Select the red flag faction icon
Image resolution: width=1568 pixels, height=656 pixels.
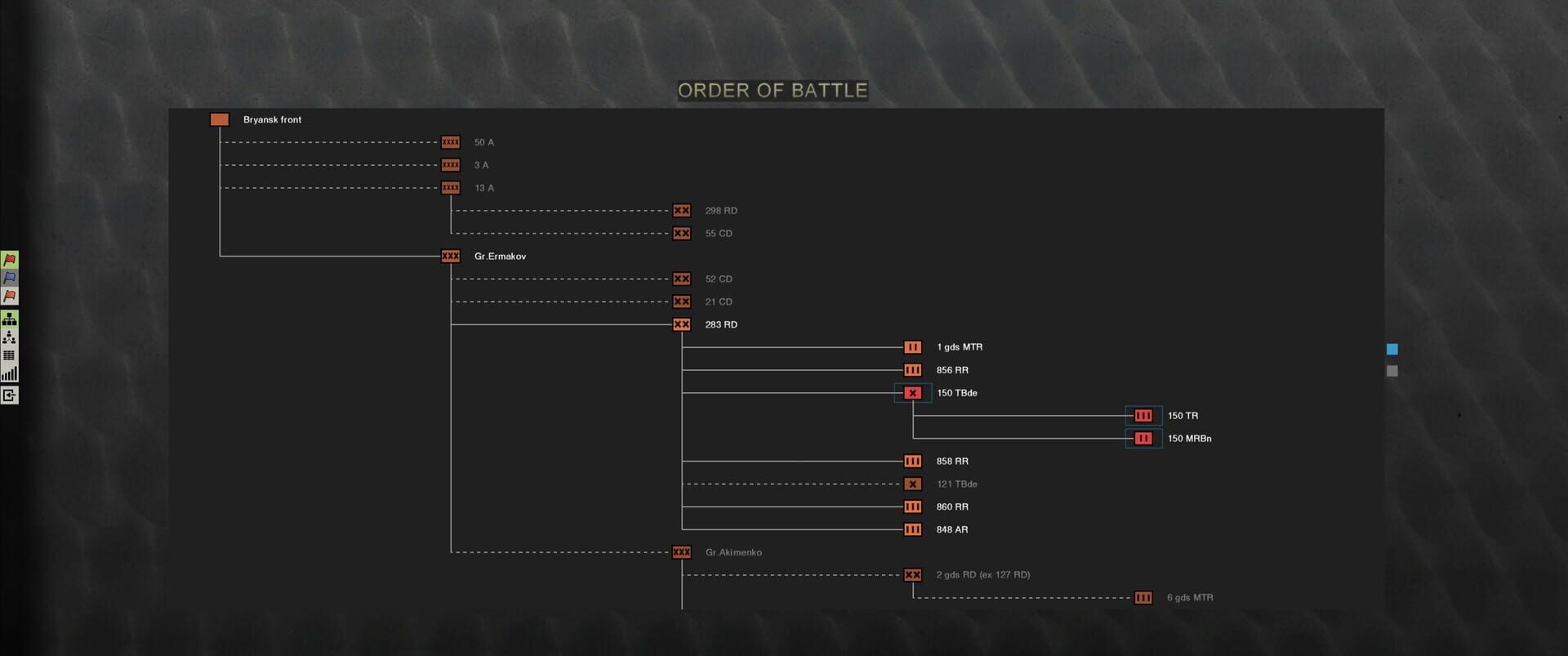point(10,259)
